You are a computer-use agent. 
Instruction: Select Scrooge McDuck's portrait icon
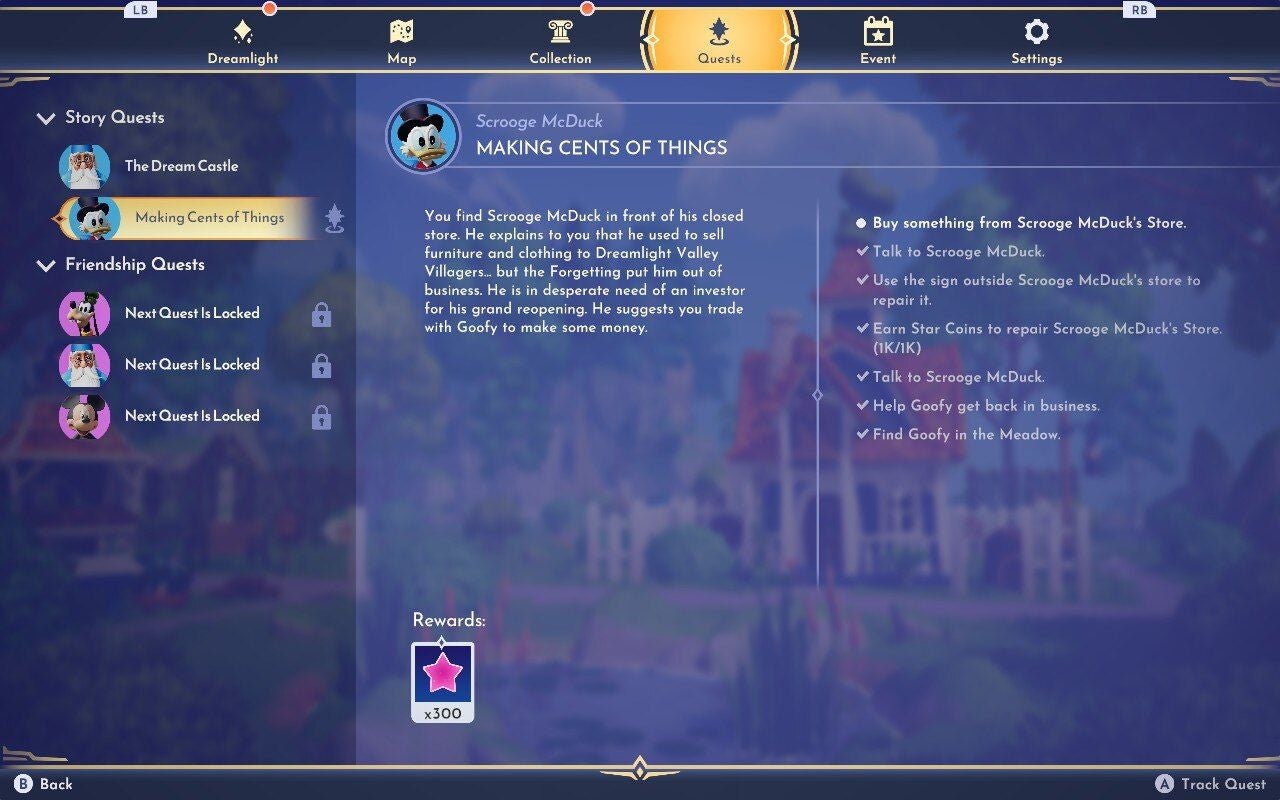click(x=424, y=135)
